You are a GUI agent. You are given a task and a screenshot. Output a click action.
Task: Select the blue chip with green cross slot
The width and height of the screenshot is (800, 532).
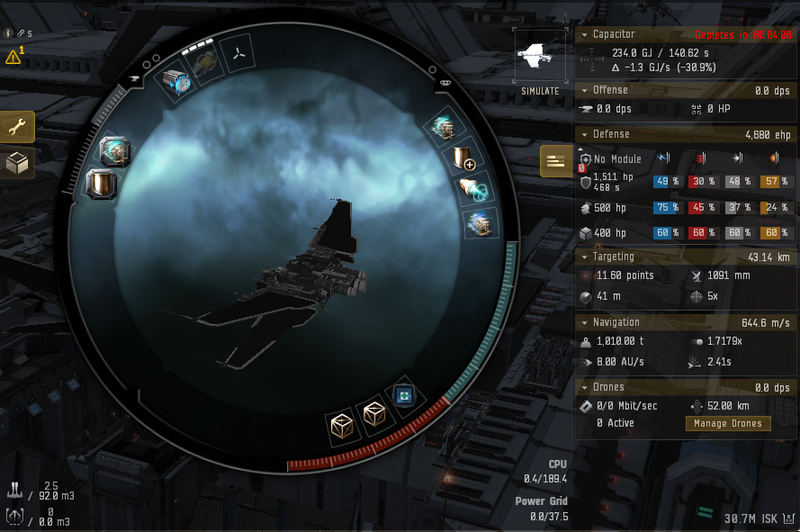[404, 394]
